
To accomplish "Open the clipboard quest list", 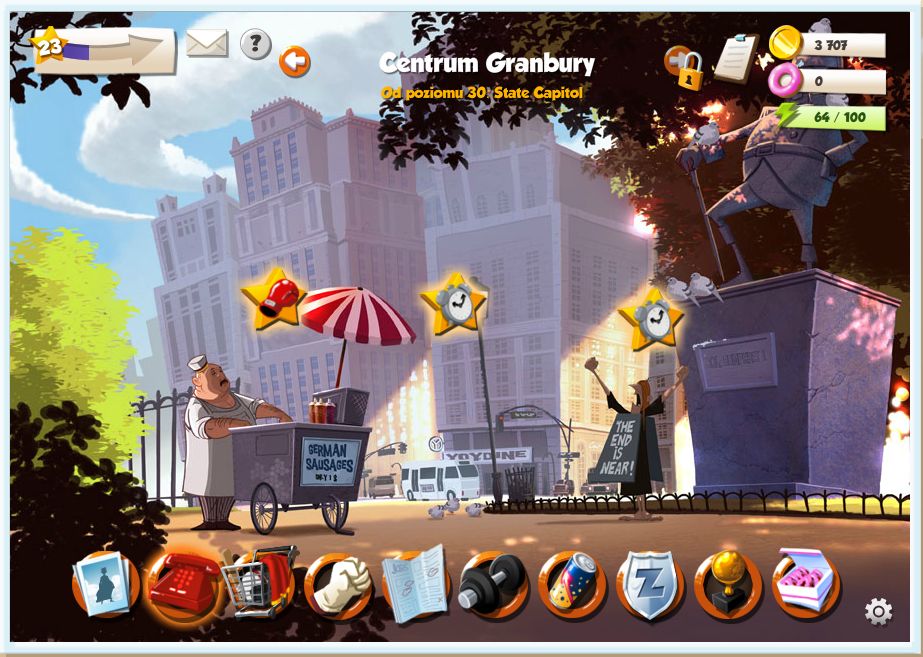I will coord(736,58).
